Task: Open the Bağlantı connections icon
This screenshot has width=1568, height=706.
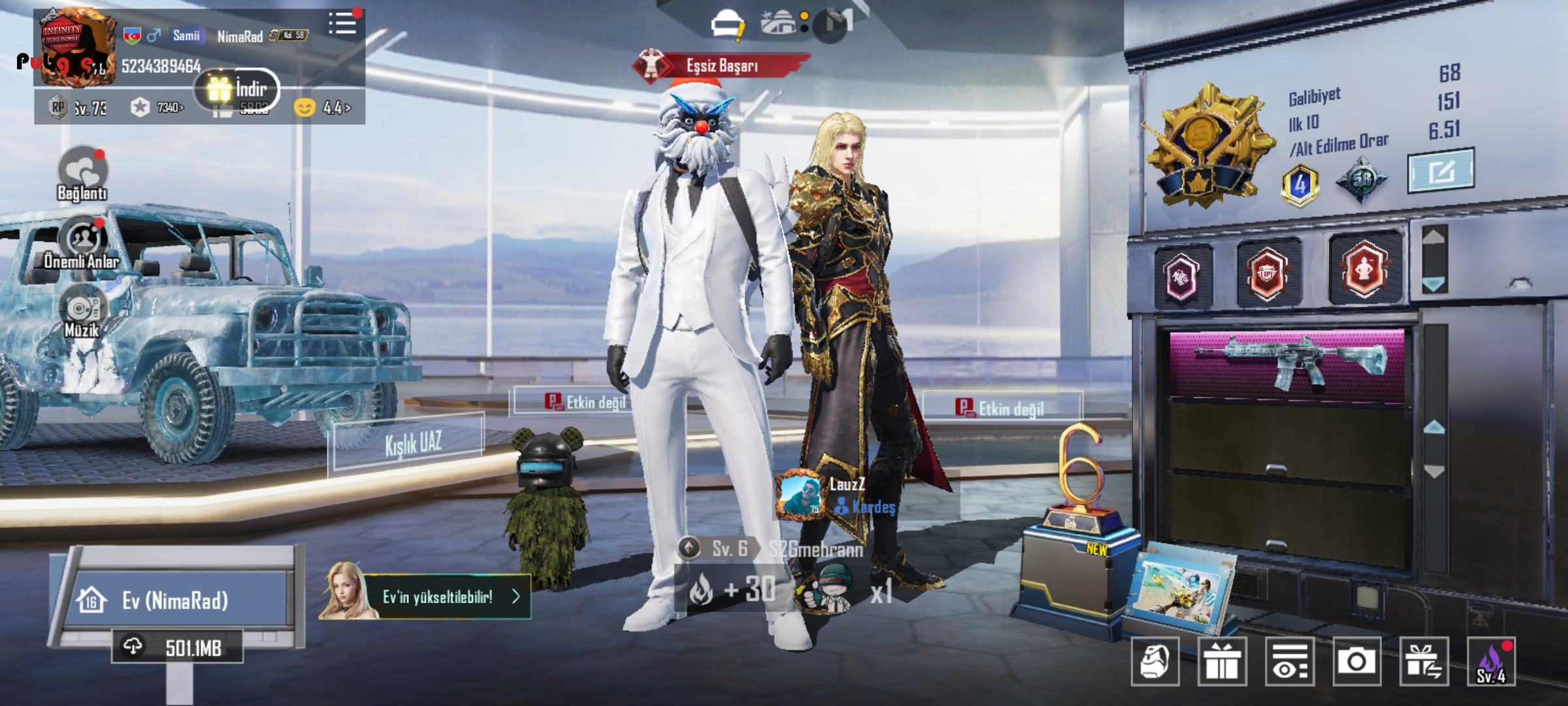Action: [82, 173]
